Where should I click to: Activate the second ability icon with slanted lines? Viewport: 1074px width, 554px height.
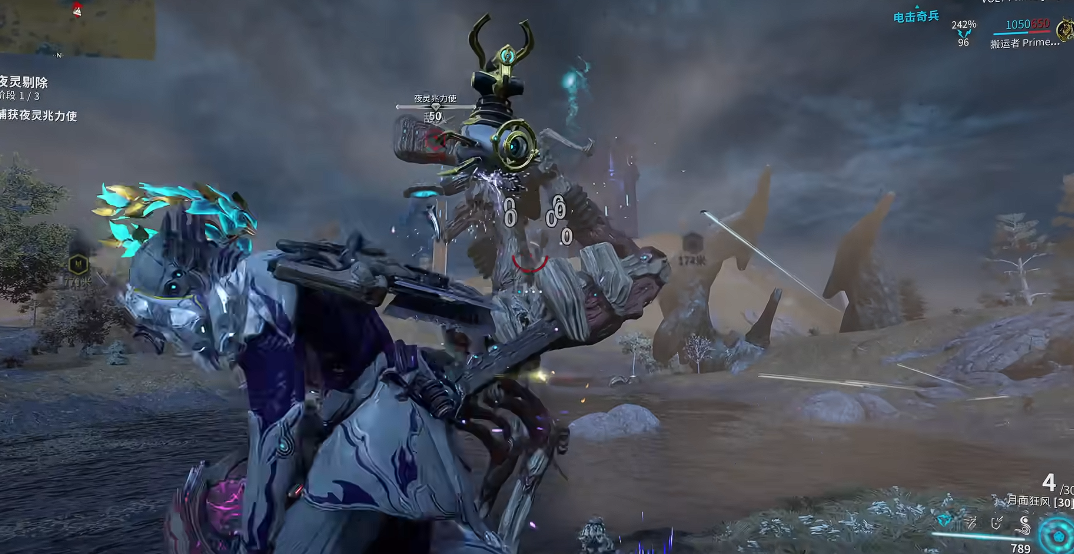coord(970,521)
